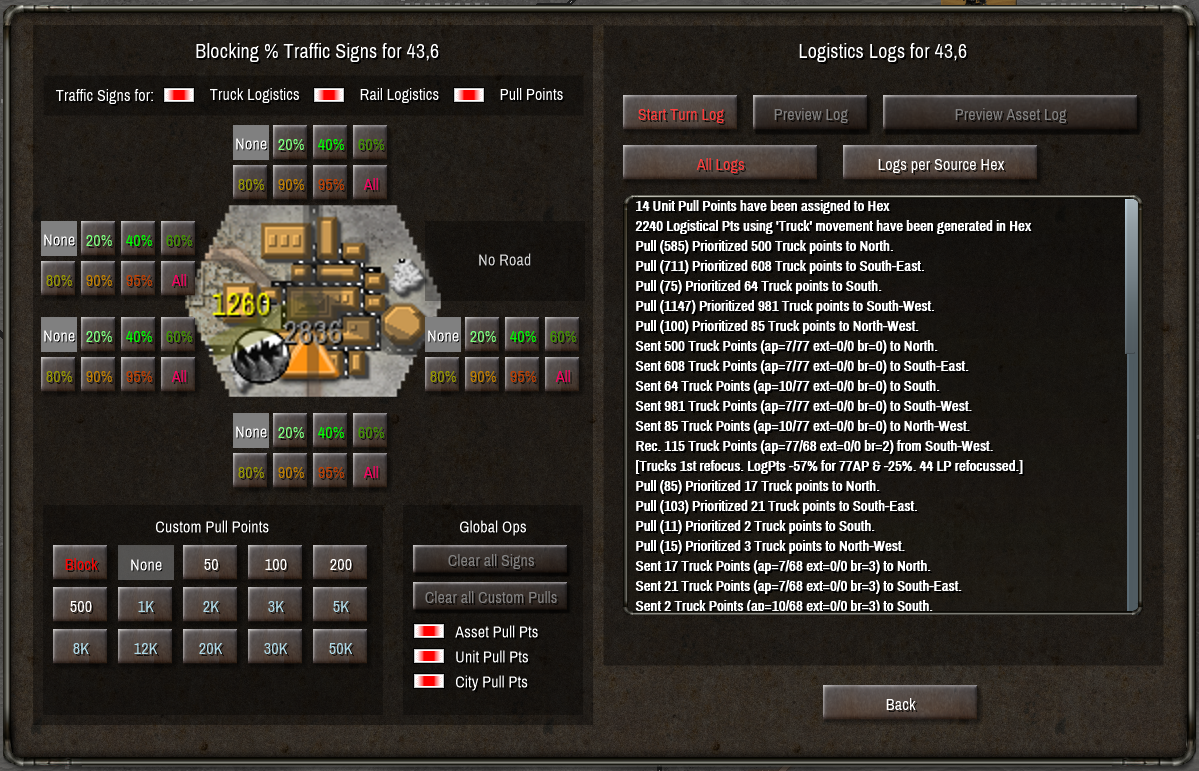Switch to Logs per Source Hex
Viewport: 1199px width, 771px height.
(x=940, y=164)
